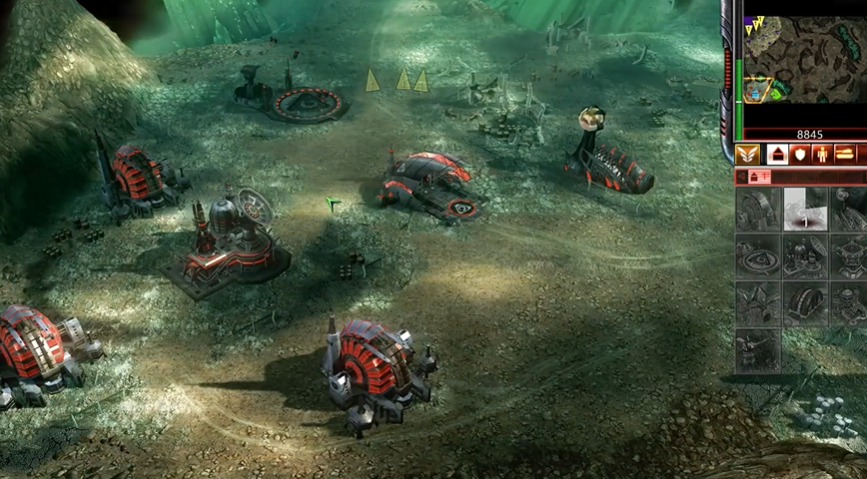Screen dimensions: 867x479
Task: Select the arched silo structure icon
Action: 804,303
